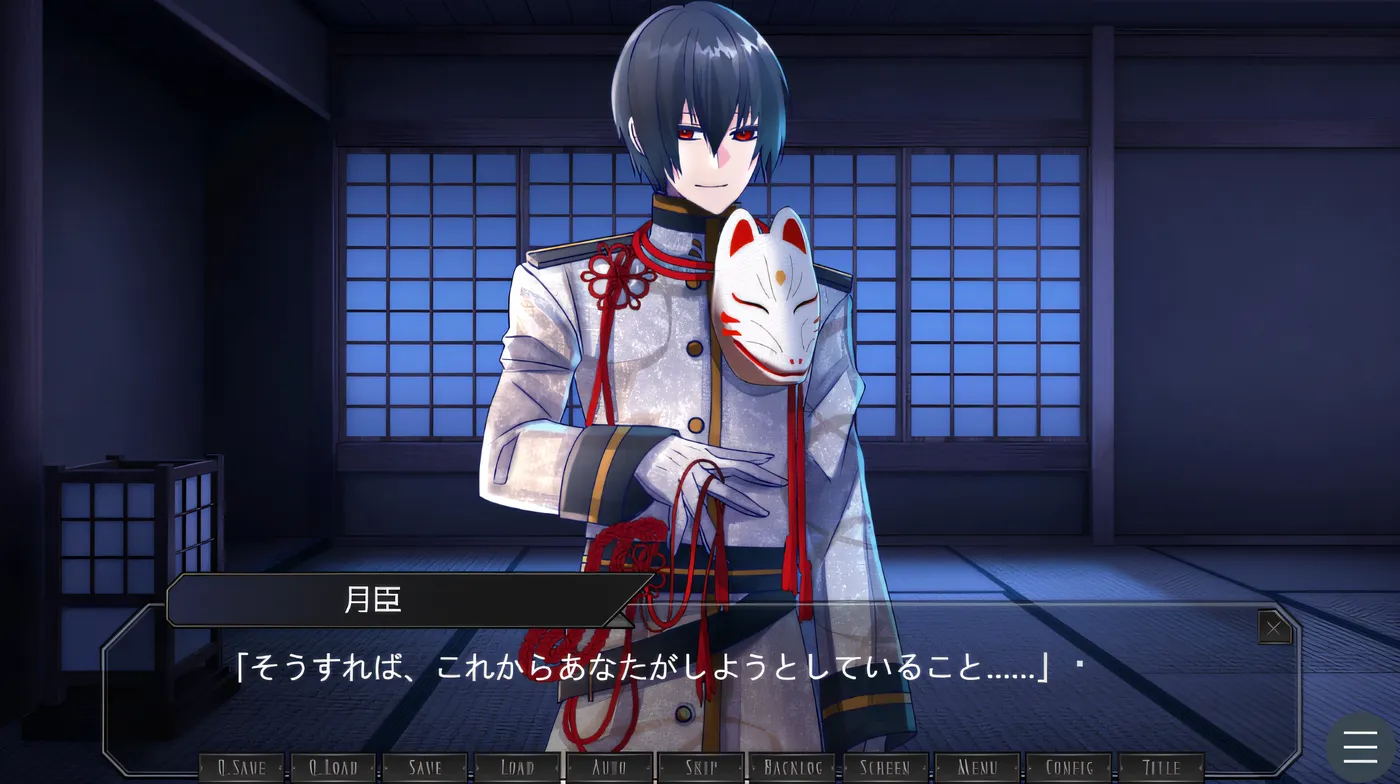Viewport: 1400px width, 784px height.
Task: Enable Auto reading mode
Action: point(608,766)
